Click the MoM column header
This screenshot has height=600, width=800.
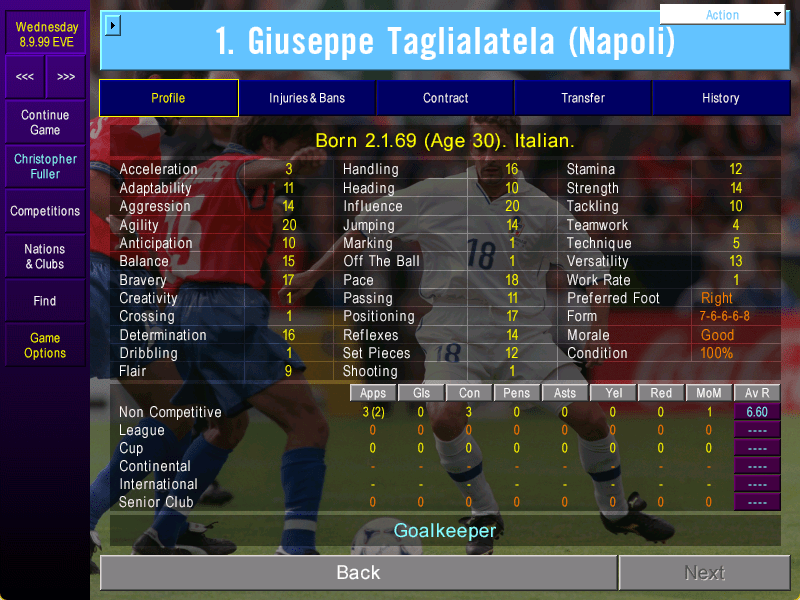point(709,393)
